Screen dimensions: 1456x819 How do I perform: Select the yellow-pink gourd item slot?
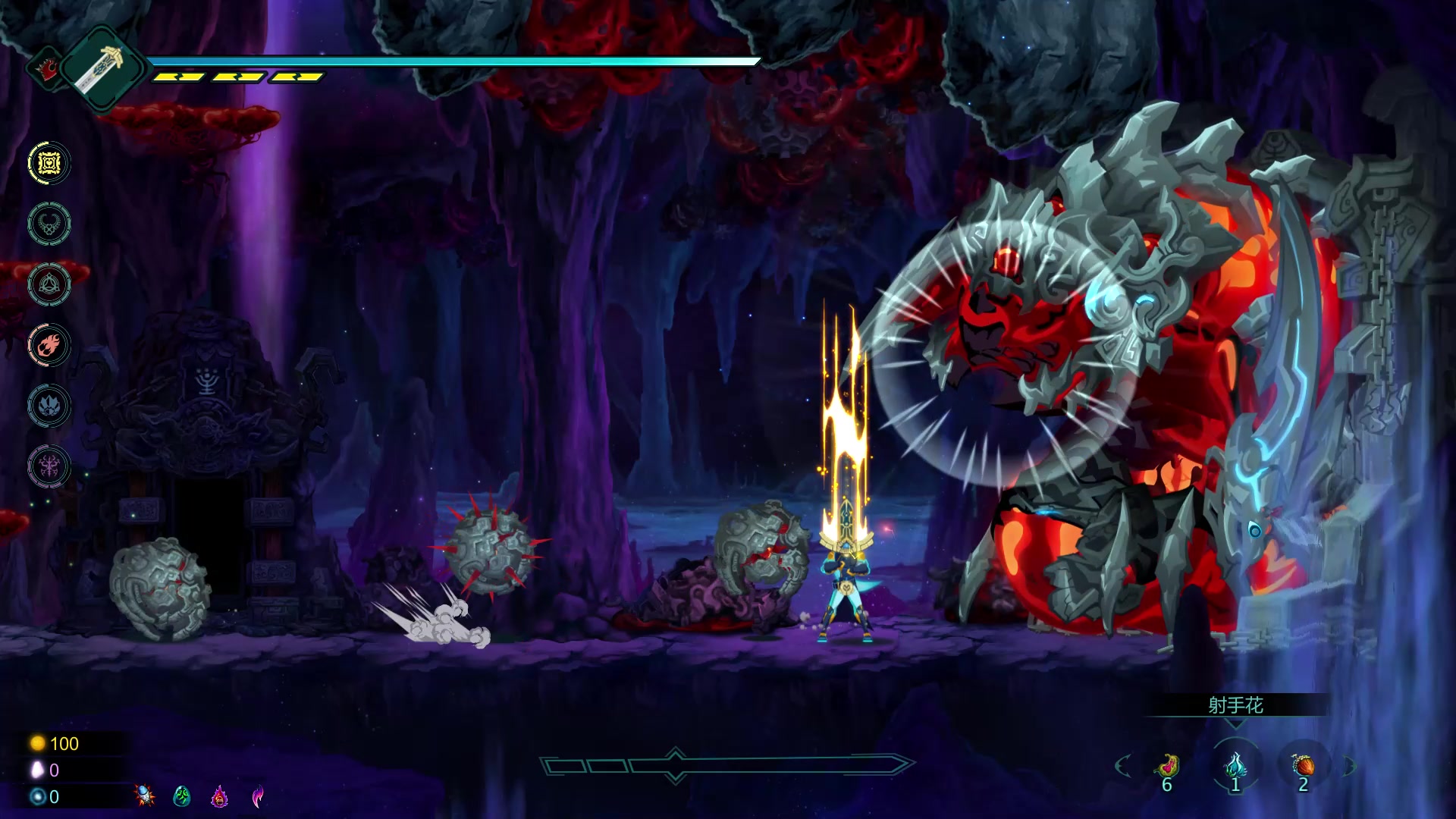click(x=1168, y=766)
